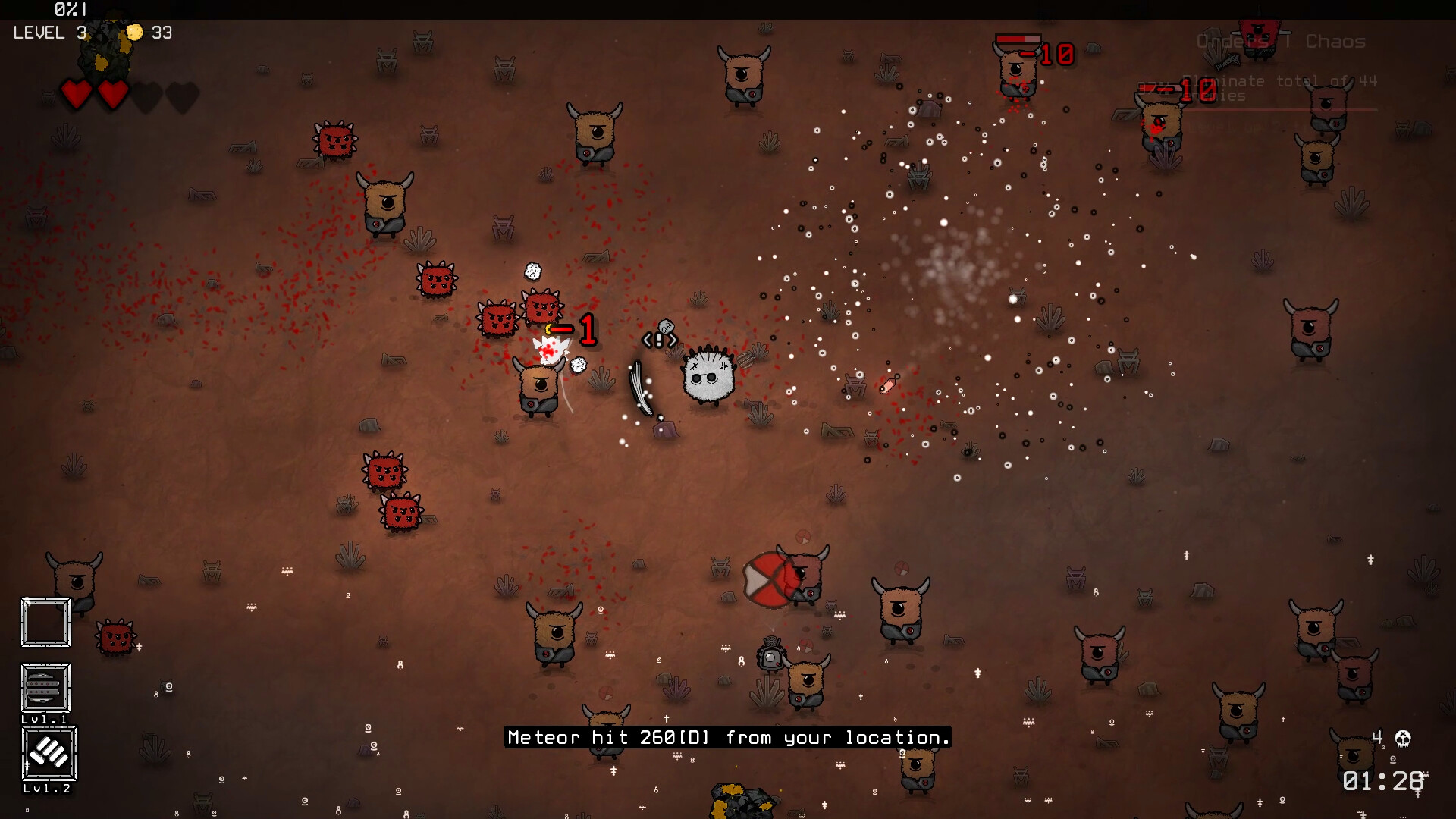1456x819 pixels.
Task: Toggle the exclamation speech bubble above the enemy
Action: (659, 340)
